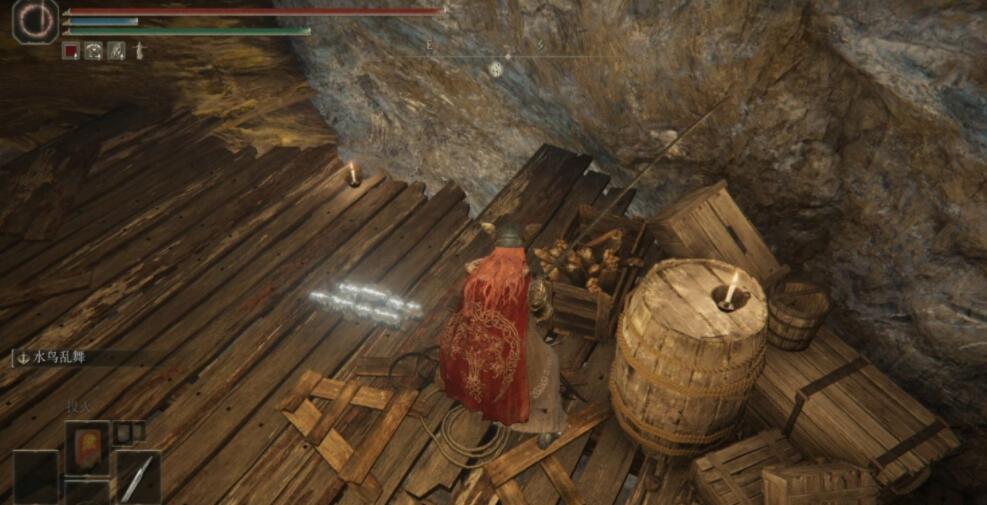Click the third status buff icon

(x=117, y=50)
